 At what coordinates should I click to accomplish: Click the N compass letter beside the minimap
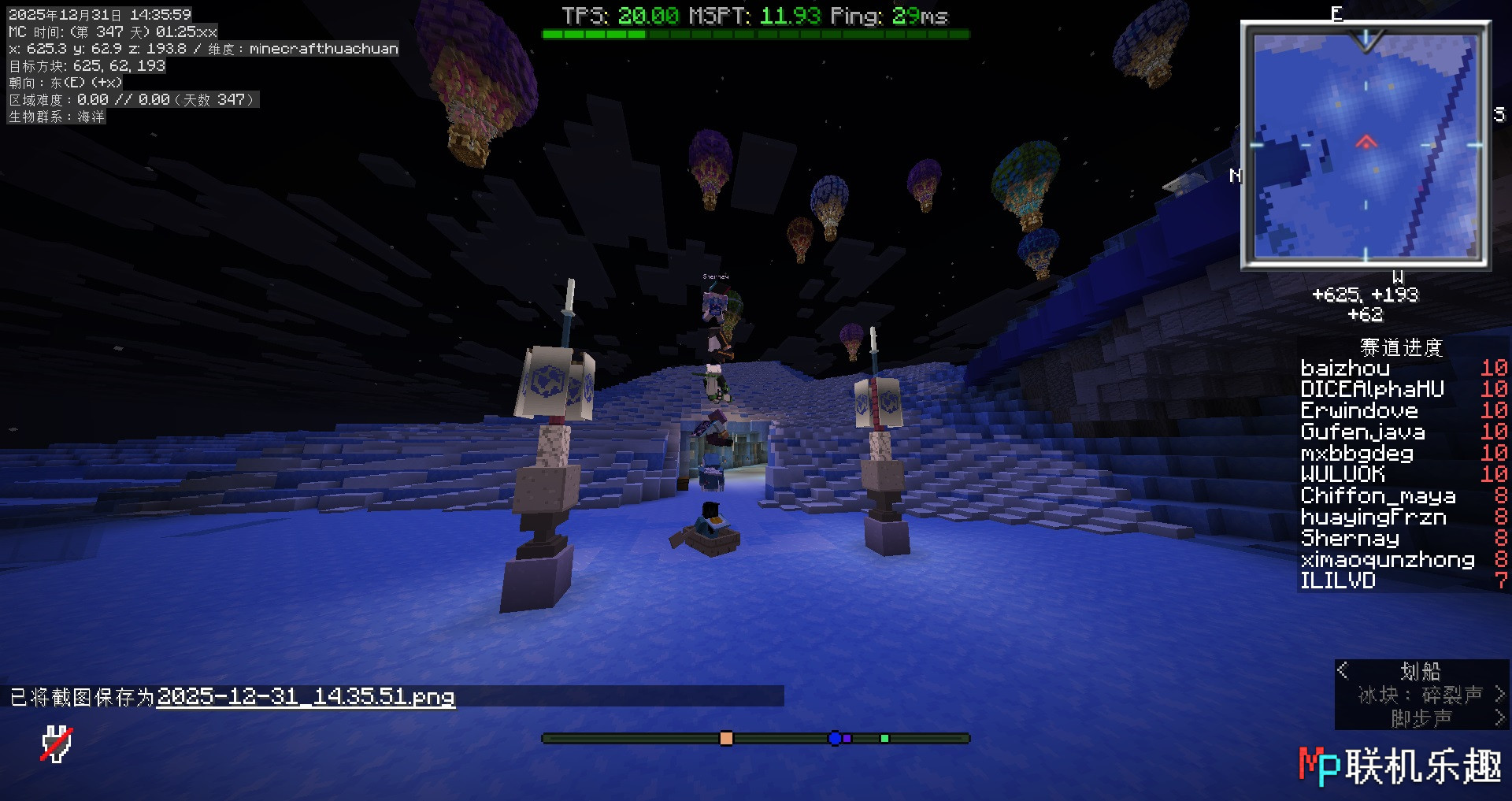point(1238,176)
